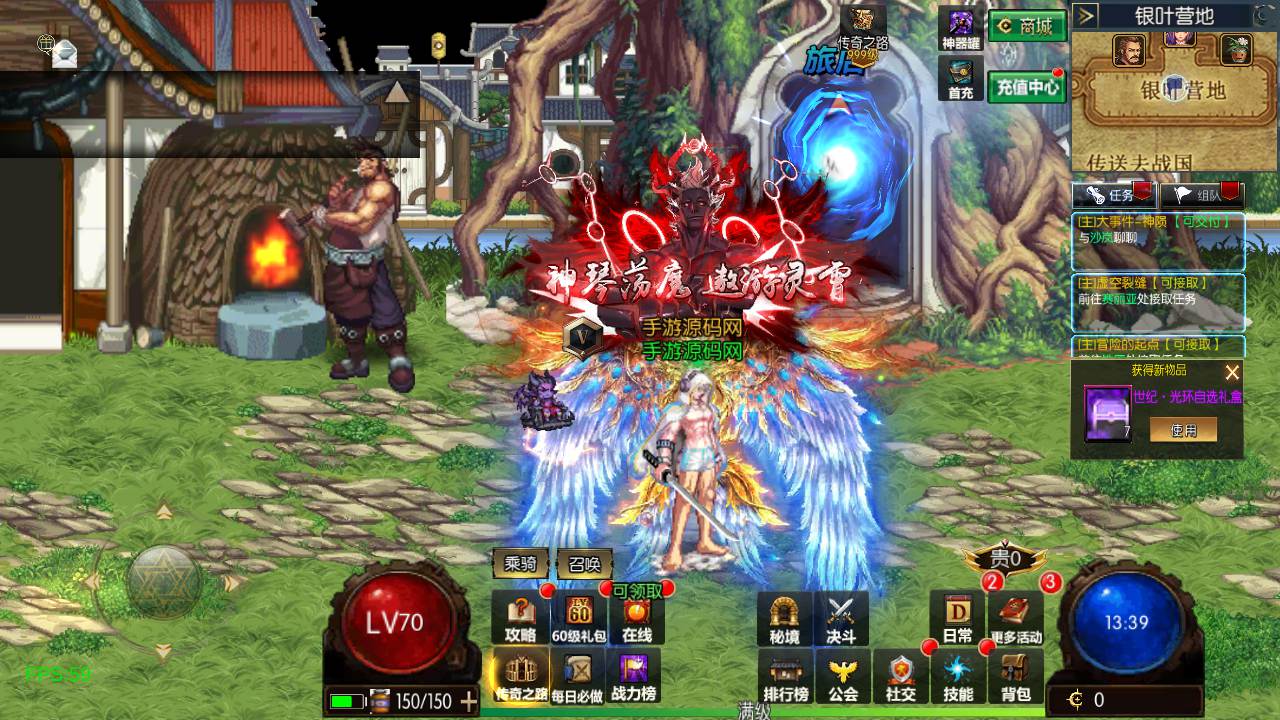Open the 商城 shop
This screenshot has height=720, width=1280.
click(x=1027, y=27)
